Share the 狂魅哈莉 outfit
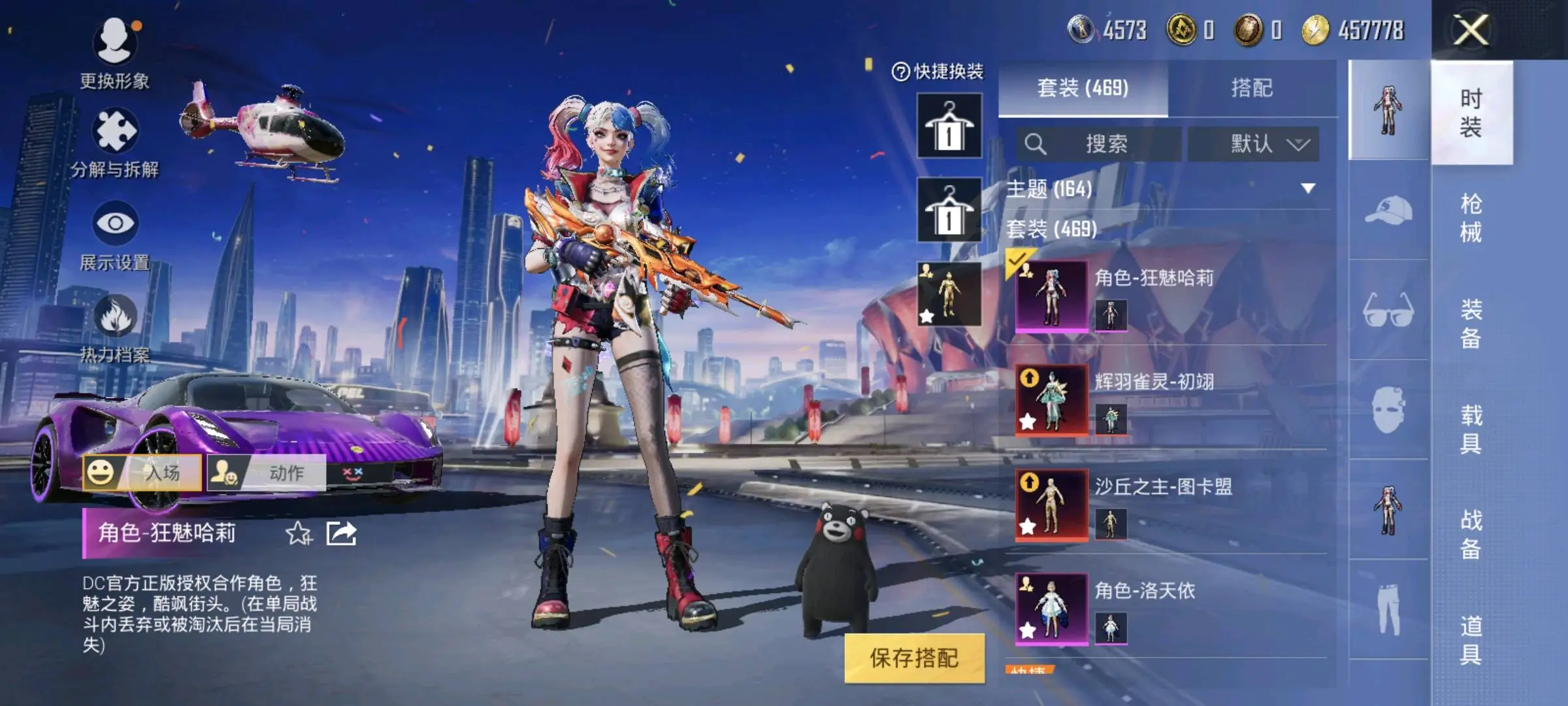This screenshot has width=1568, height=706. (x=342, y=533)
